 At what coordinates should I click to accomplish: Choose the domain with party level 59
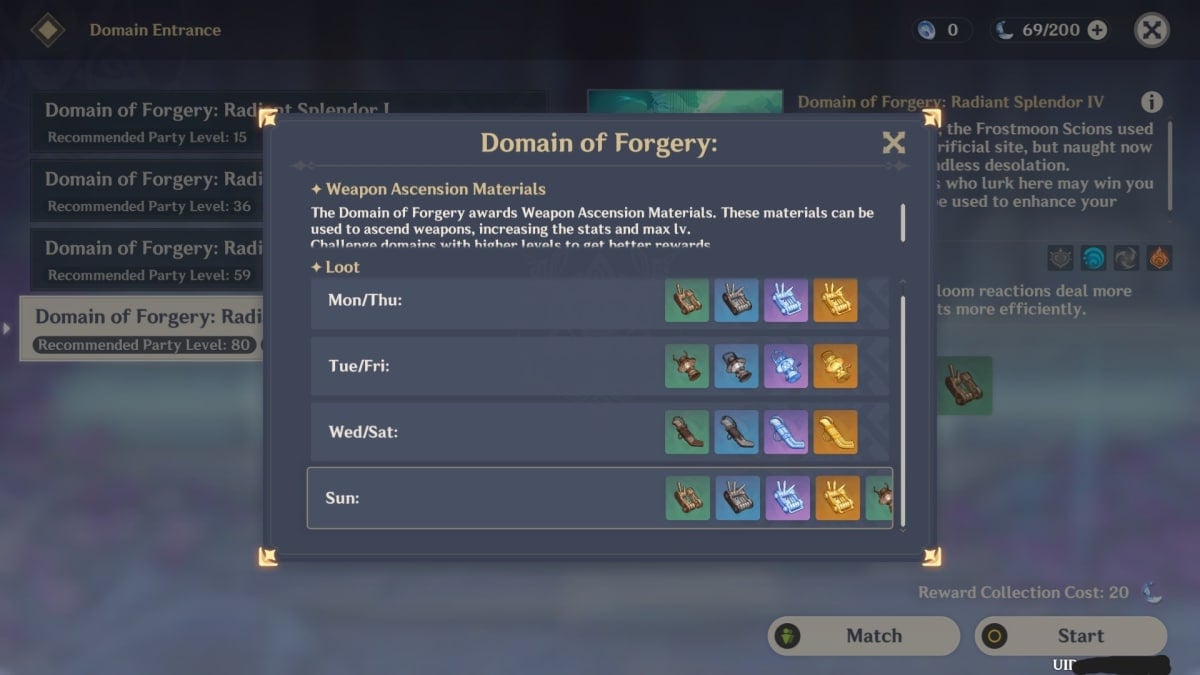(x=150, y=260)
